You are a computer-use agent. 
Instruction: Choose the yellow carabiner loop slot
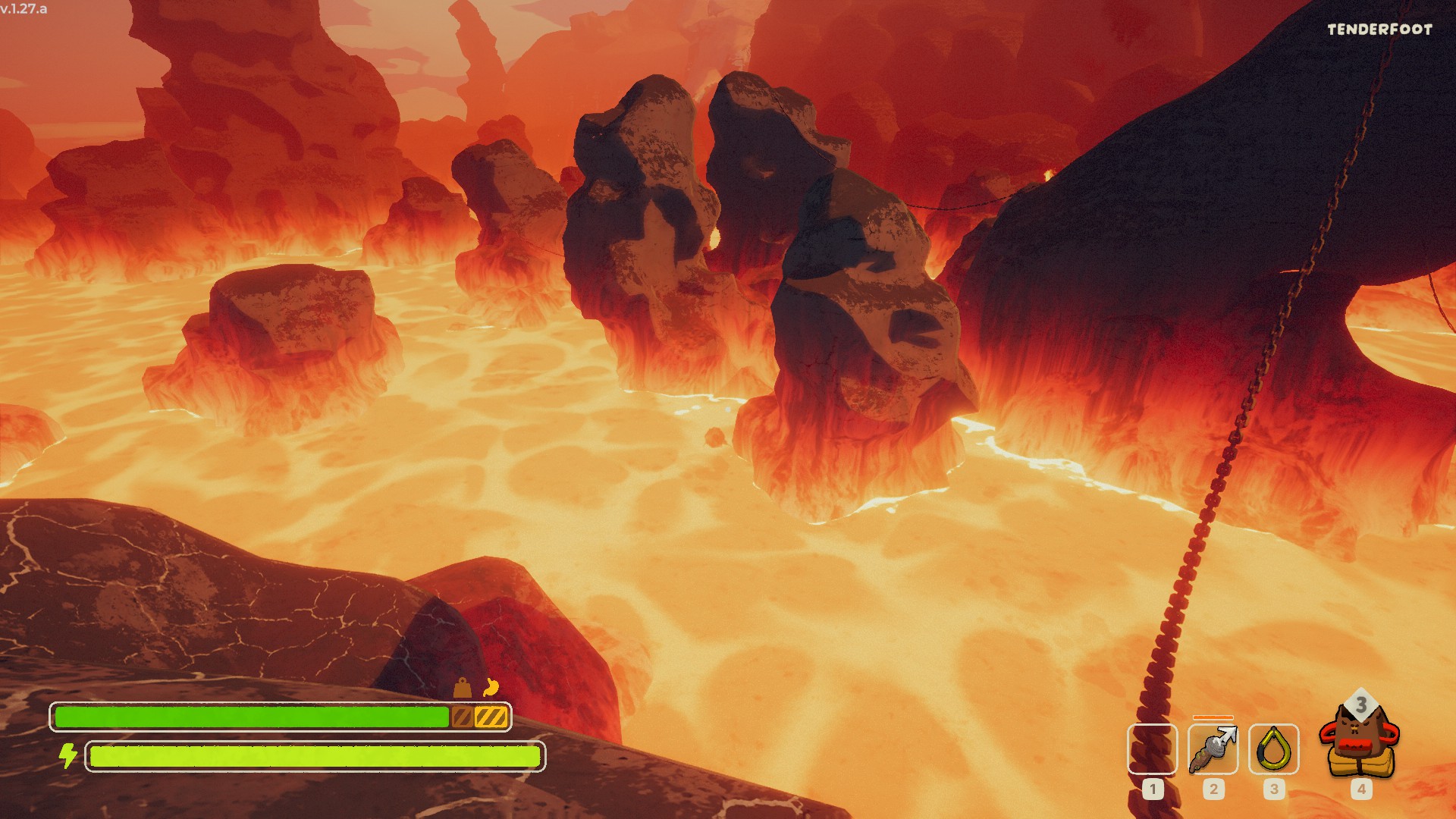(x=1273, y=749)
